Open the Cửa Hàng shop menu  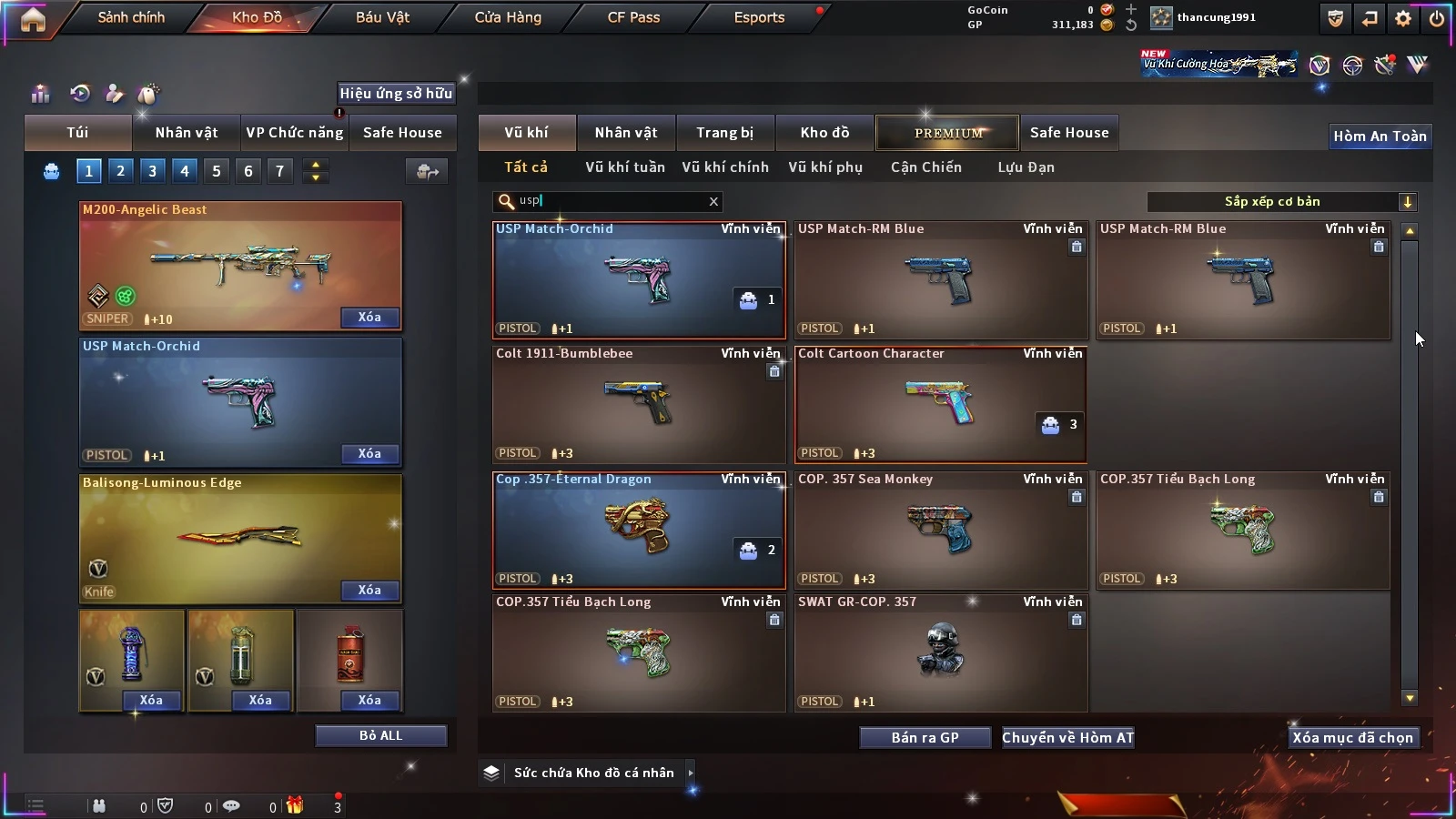pos(508,17)
